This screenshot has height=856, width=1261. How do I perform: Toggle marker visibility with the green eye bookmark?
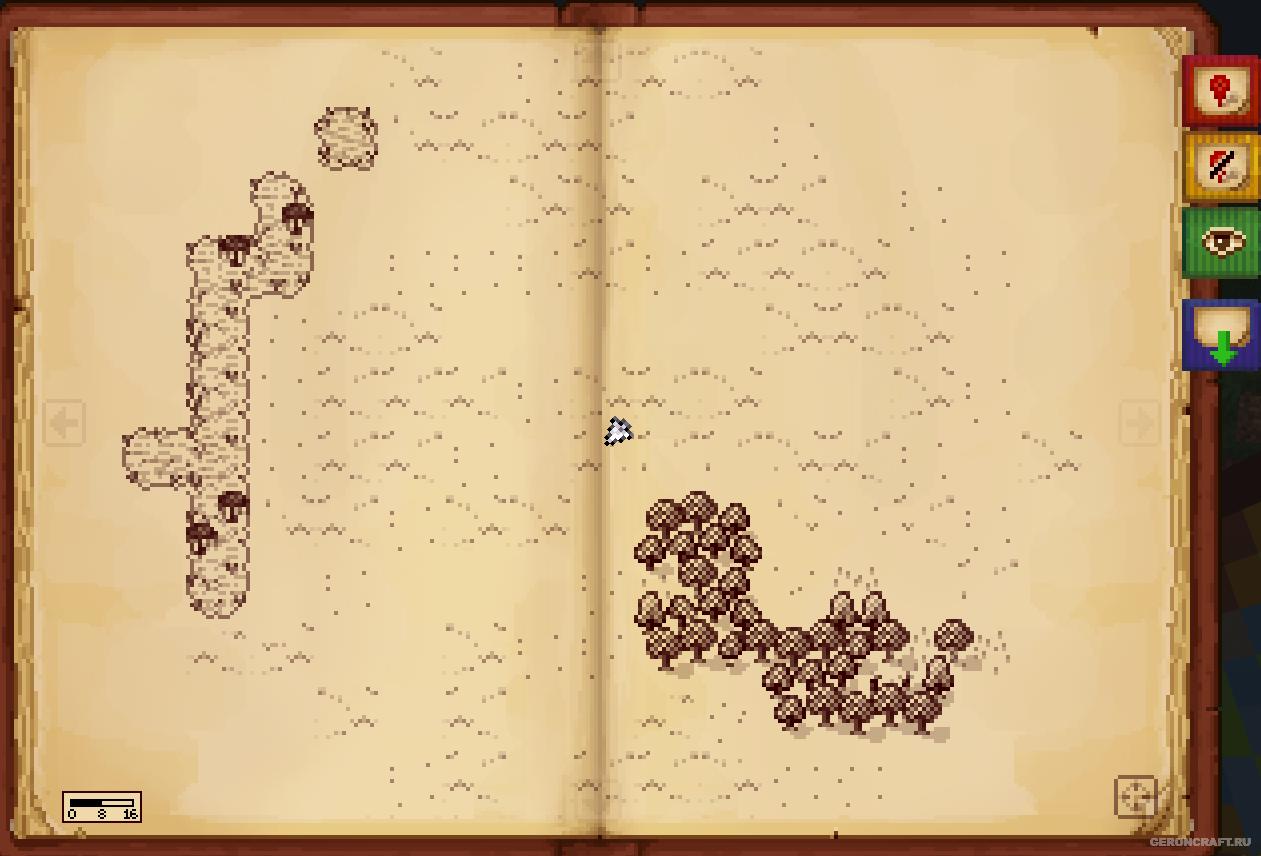coord(1221,242)
